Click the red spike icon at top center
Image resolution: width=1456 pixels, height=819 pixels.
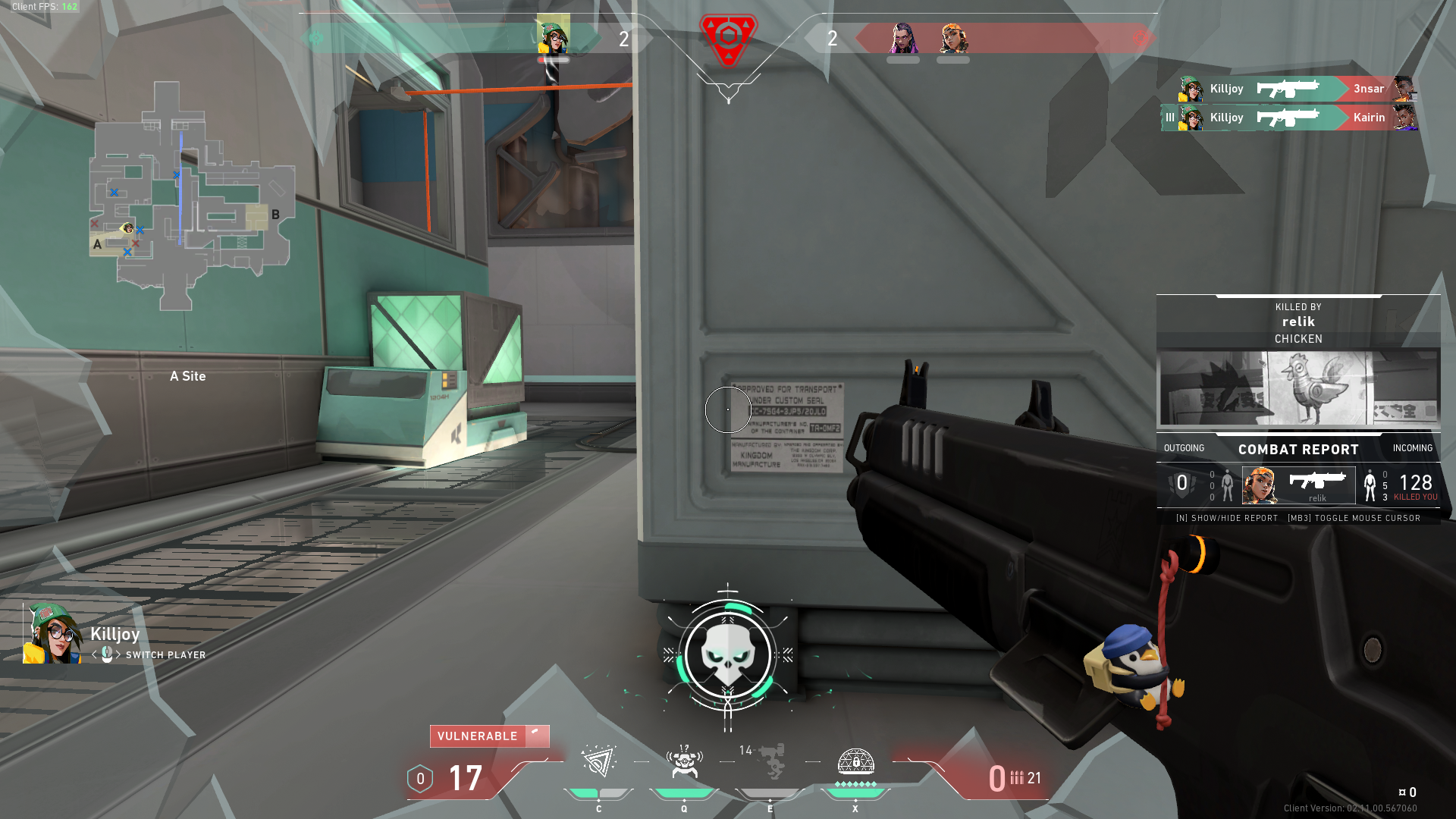point(728,38)
